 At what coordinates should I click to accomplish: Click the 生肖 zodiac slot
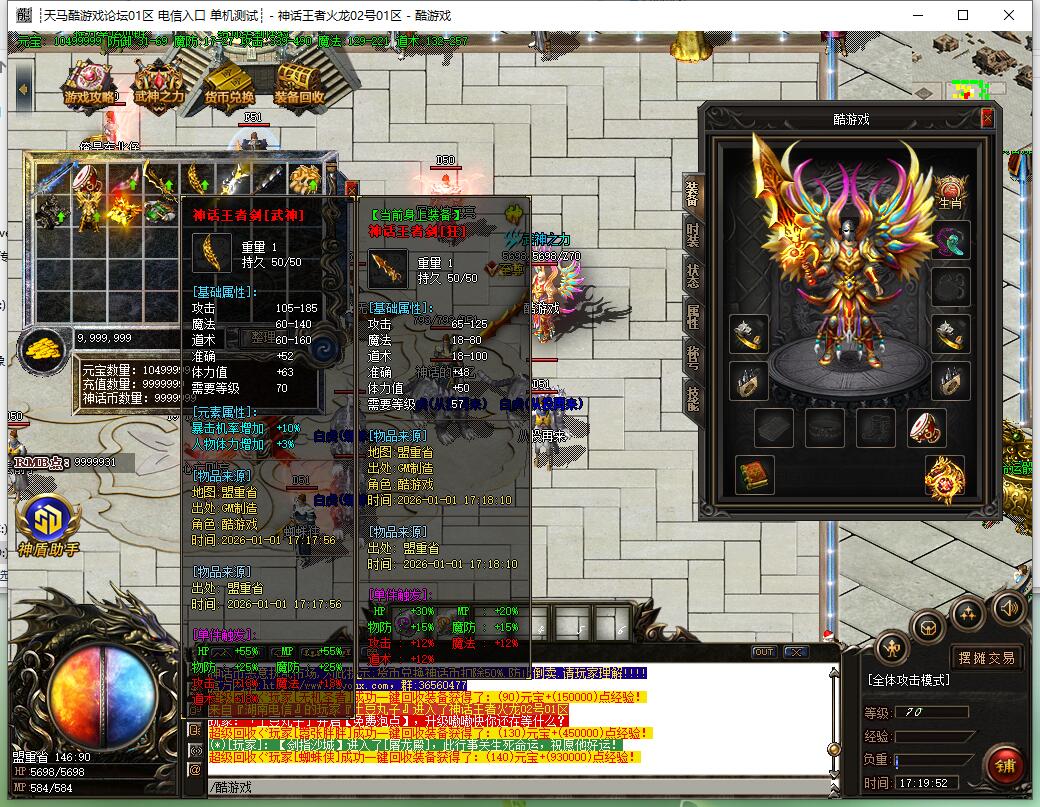950,189
